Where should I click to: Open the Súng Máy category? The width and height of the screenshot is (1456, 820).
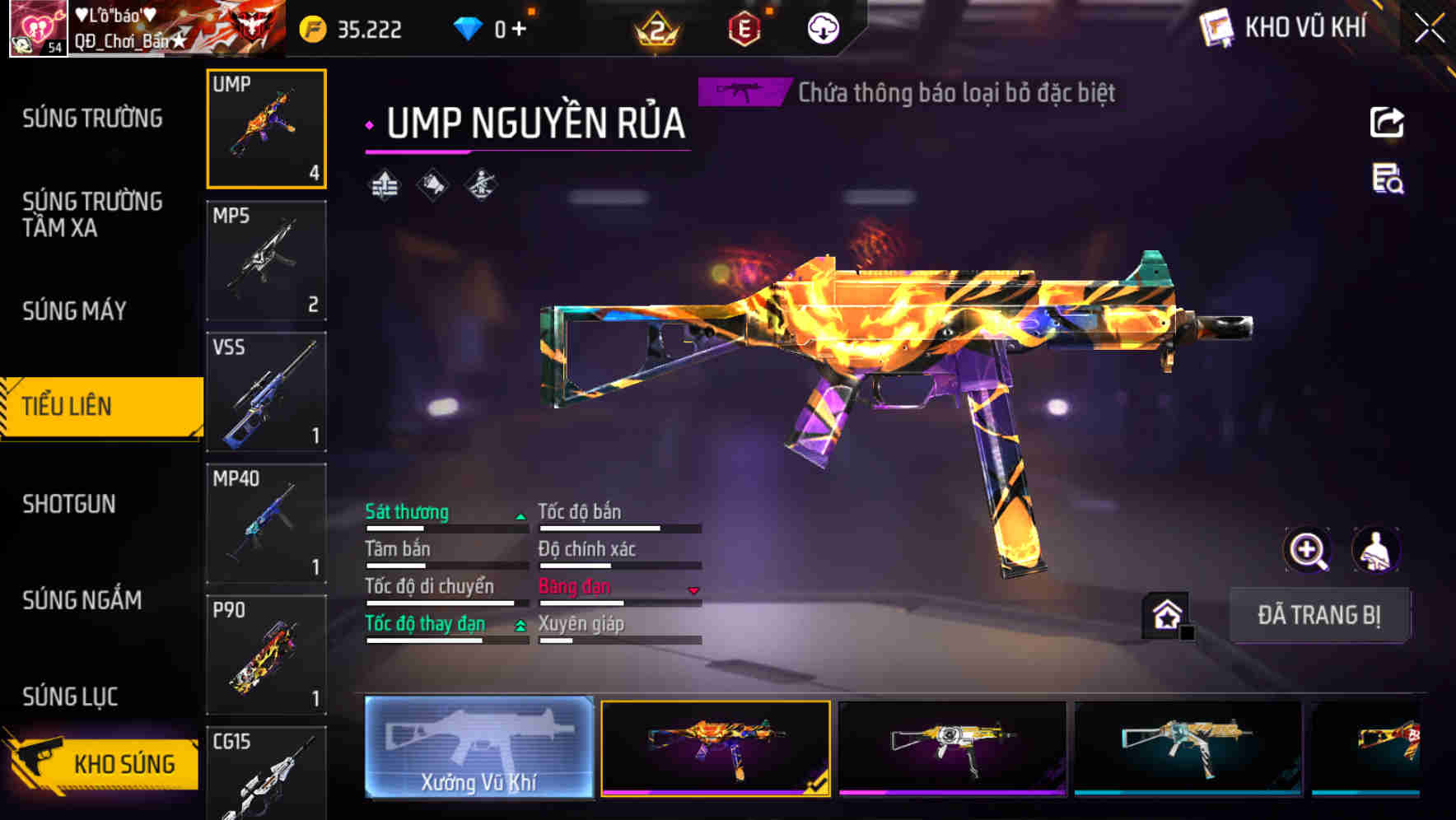(74, 311)
